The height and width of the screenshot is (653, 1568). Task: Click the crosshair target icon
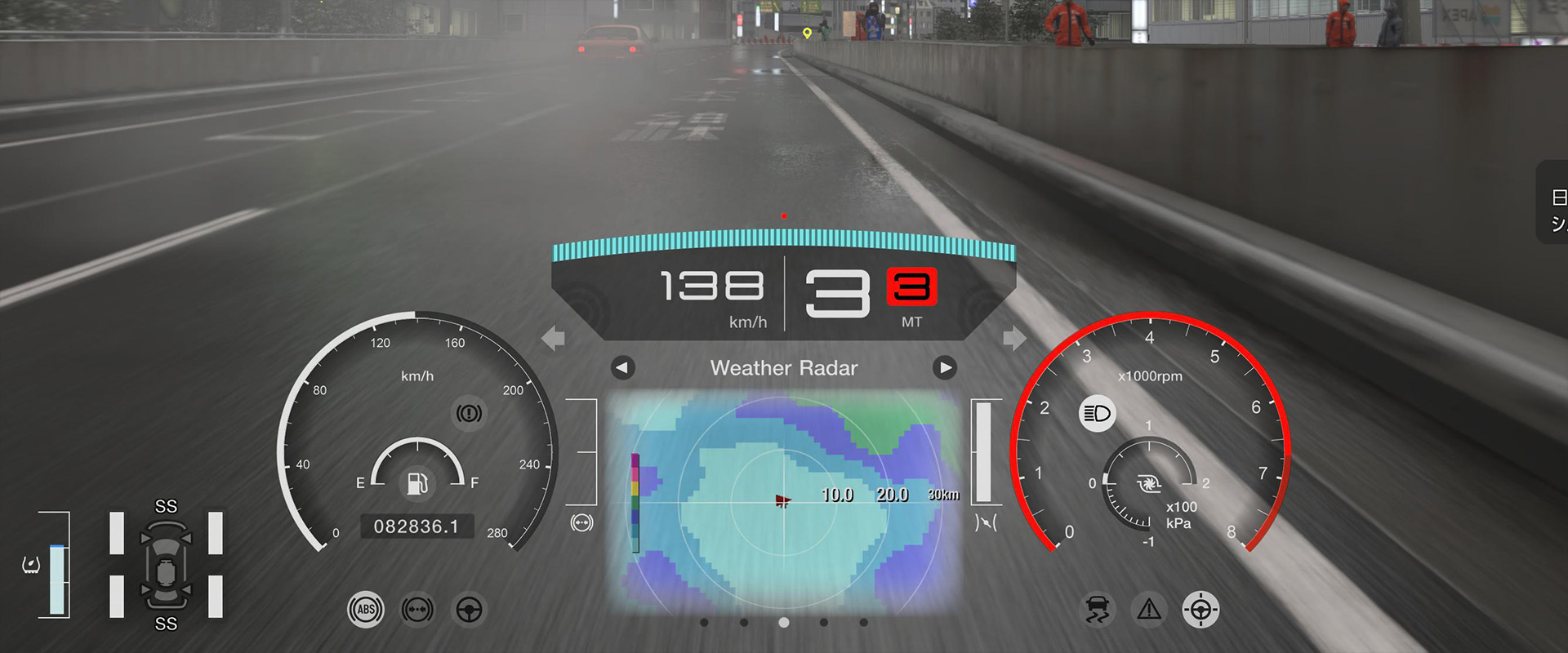point(1200,610)
